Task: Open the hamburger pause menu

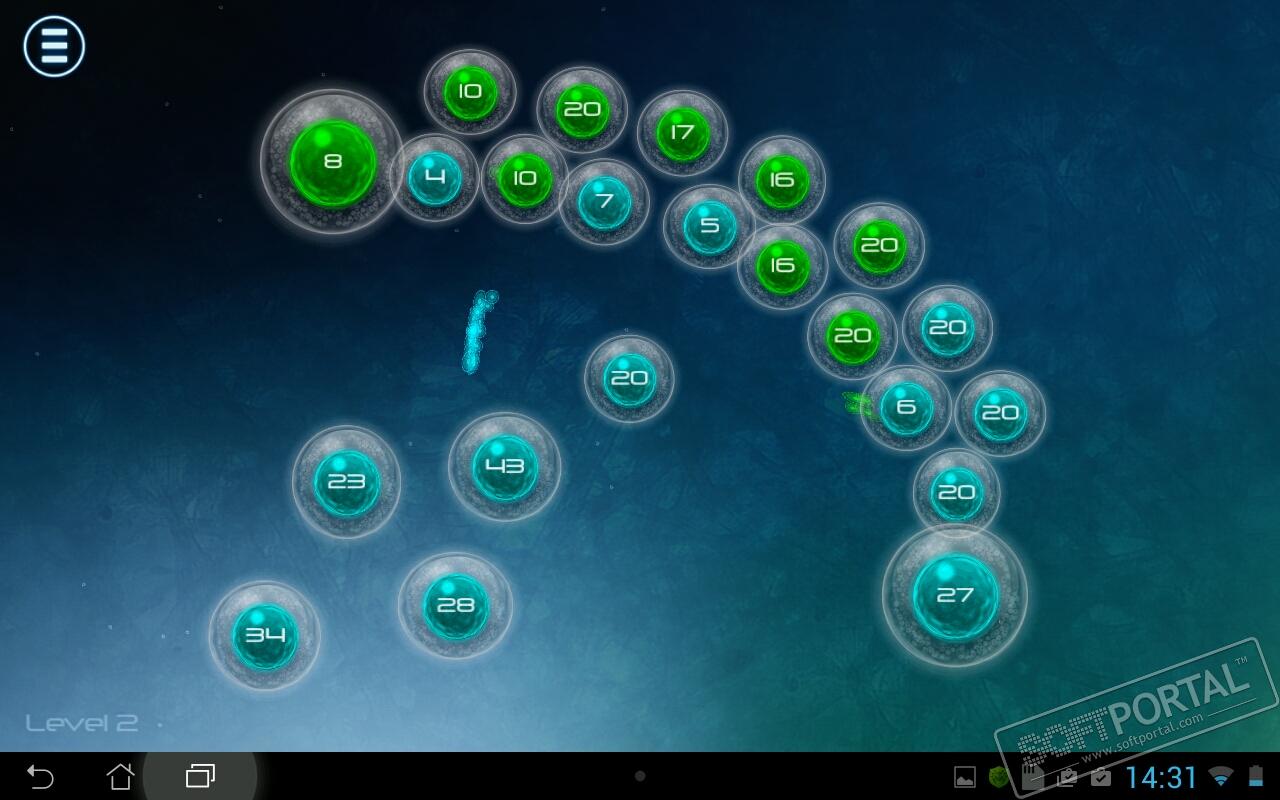Action: (54, 46)
